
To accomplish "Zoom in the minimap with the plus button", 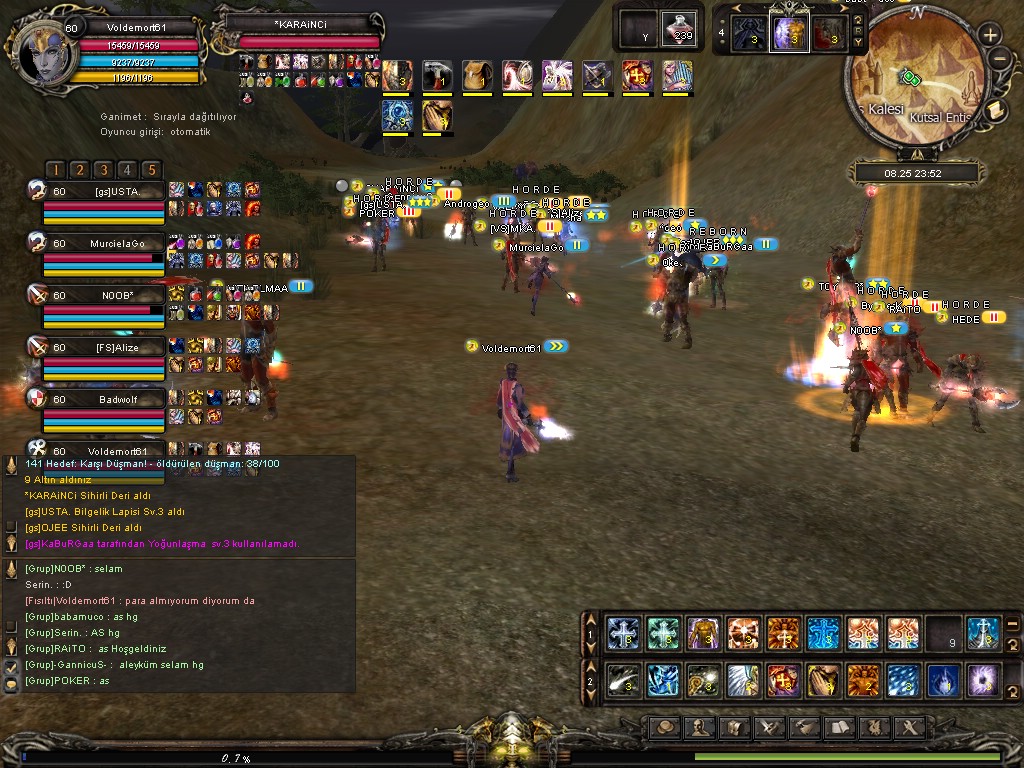I will point(990,35).
